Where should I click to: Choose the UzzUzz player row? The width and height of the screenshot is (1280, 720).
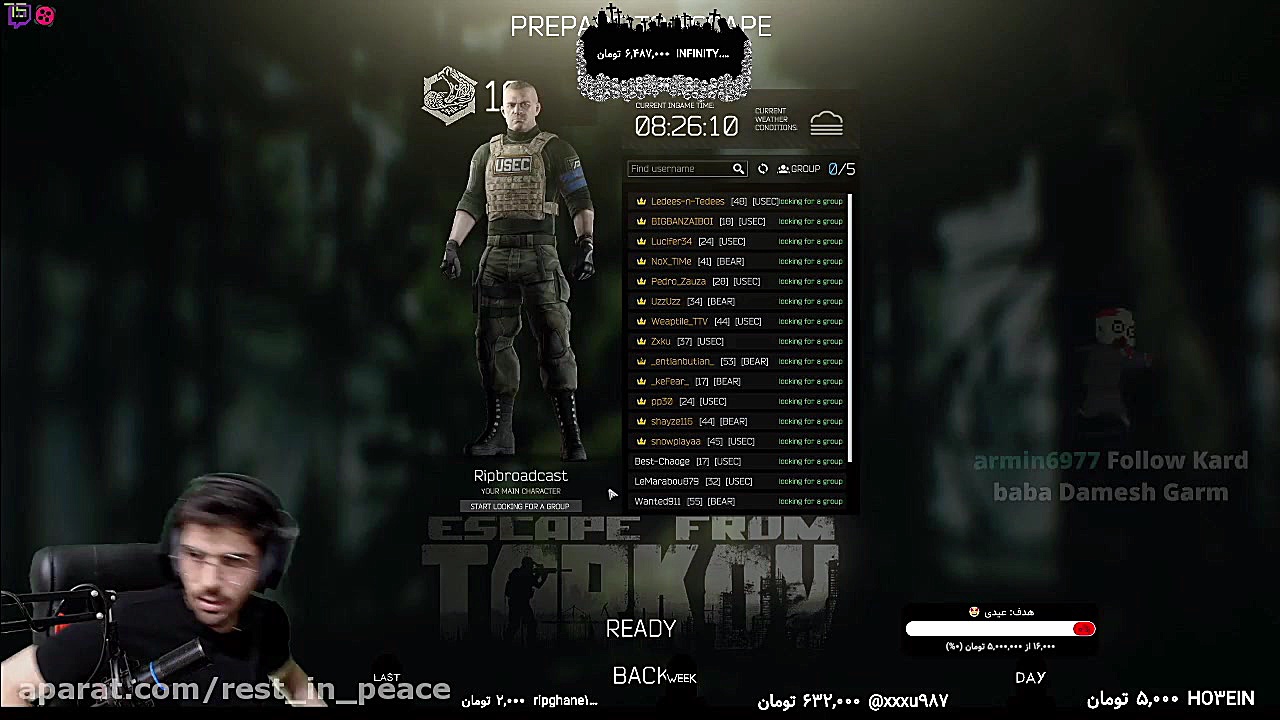665,301
